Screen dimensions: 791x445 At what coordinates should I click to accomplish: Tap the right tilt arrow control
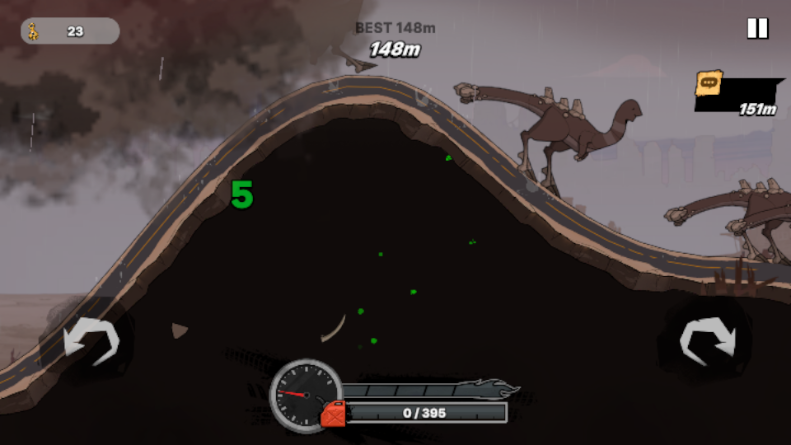(707, 340)
